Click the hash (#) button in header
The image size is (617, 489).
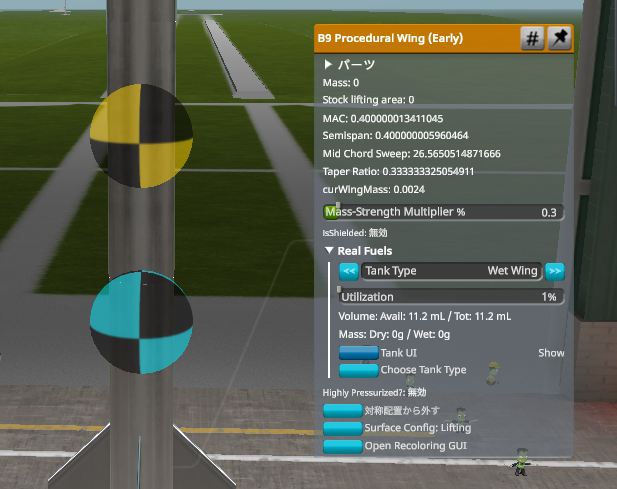pyautogui.click(x=533, y=39)
